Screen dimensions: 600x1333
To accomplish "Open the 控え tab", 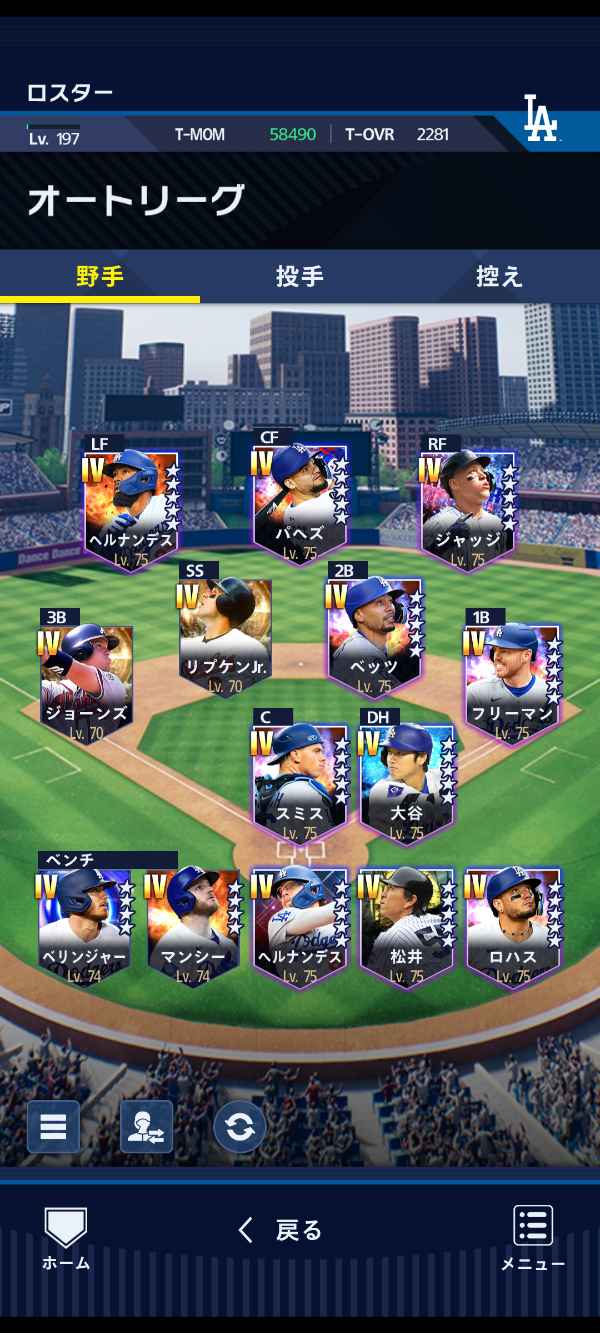I will (499, 276).
